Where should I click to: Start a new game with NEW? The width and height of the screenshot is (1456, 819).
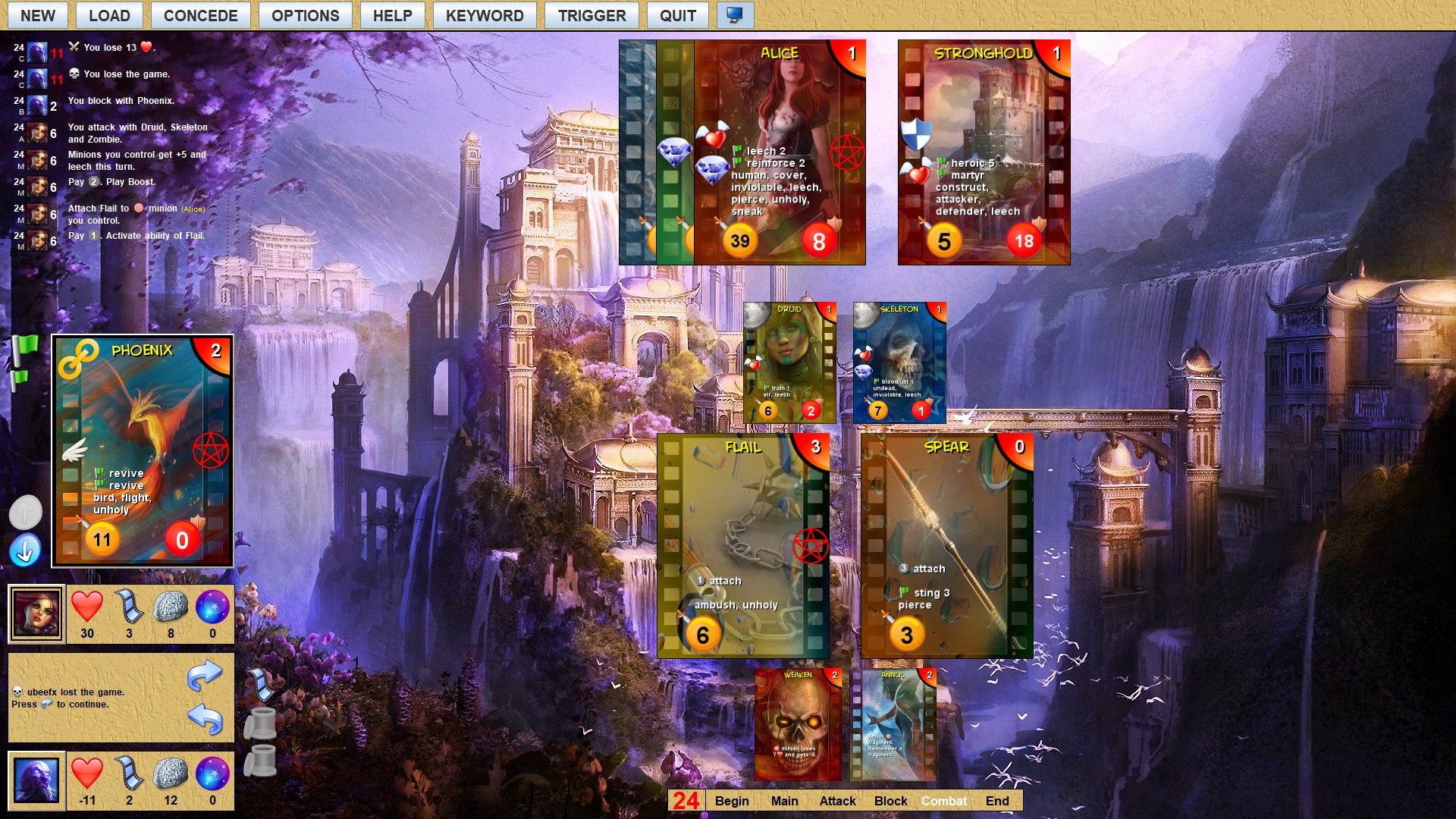click(x=37, y=16)
